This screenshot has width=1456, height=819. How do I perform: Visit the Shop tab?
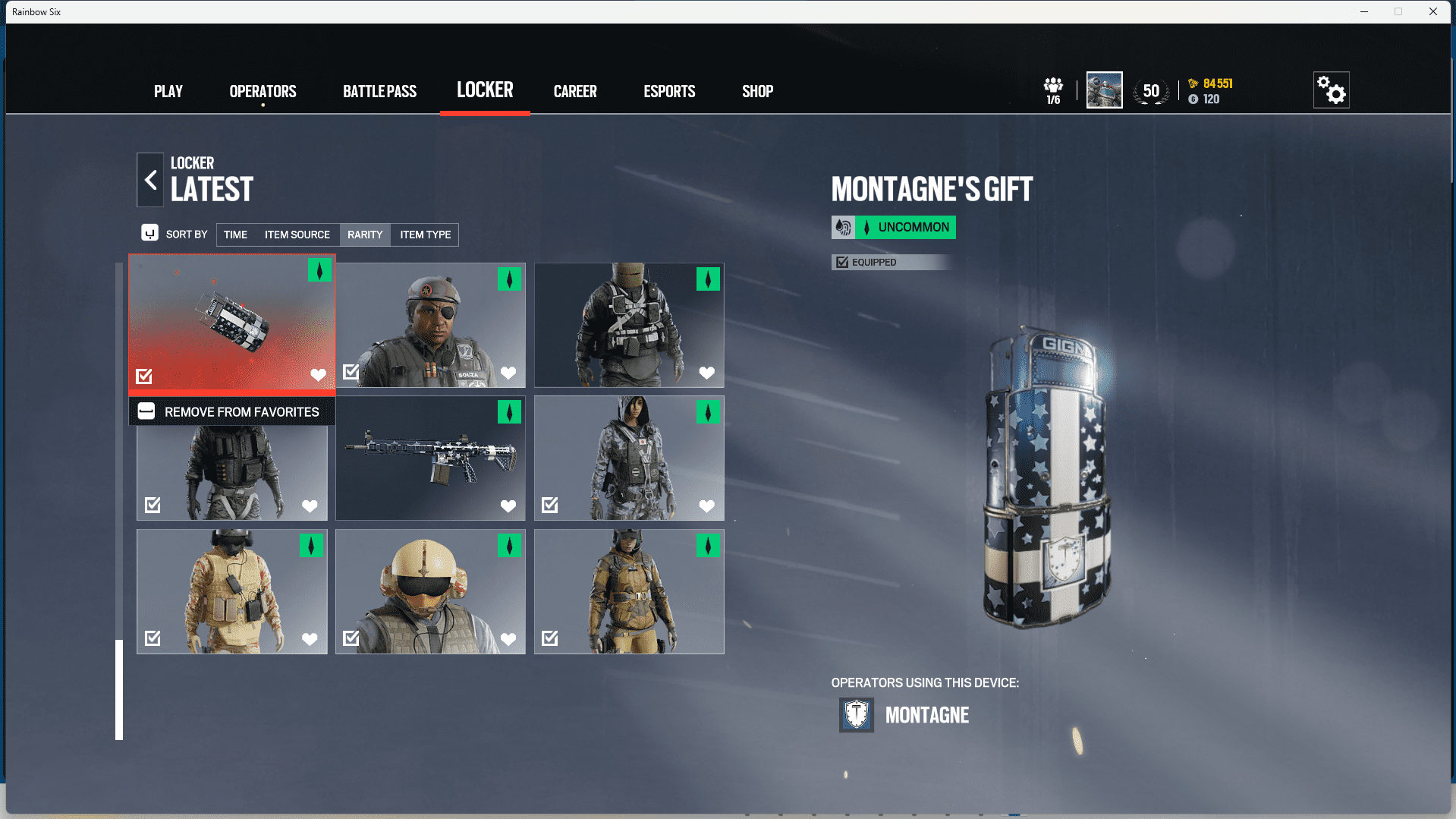pos(757,91)
